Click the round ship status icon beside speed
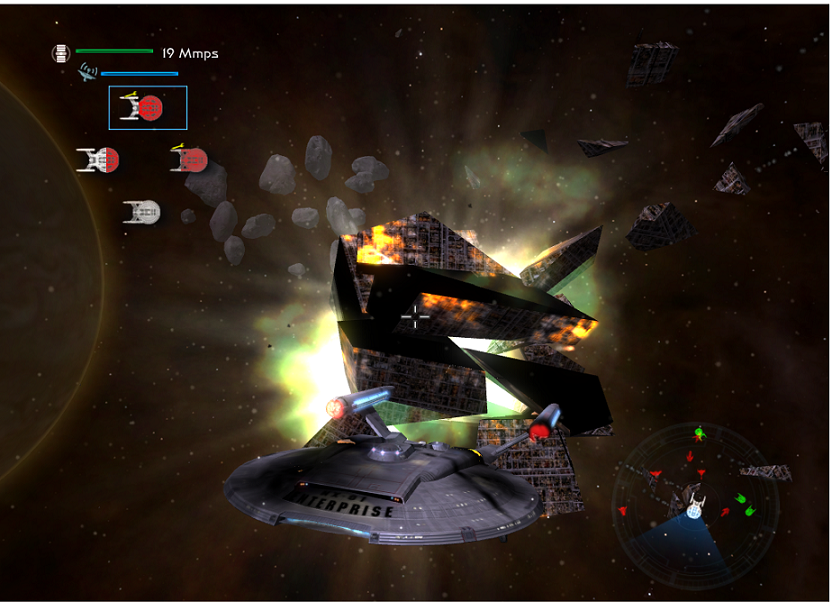 61,53
